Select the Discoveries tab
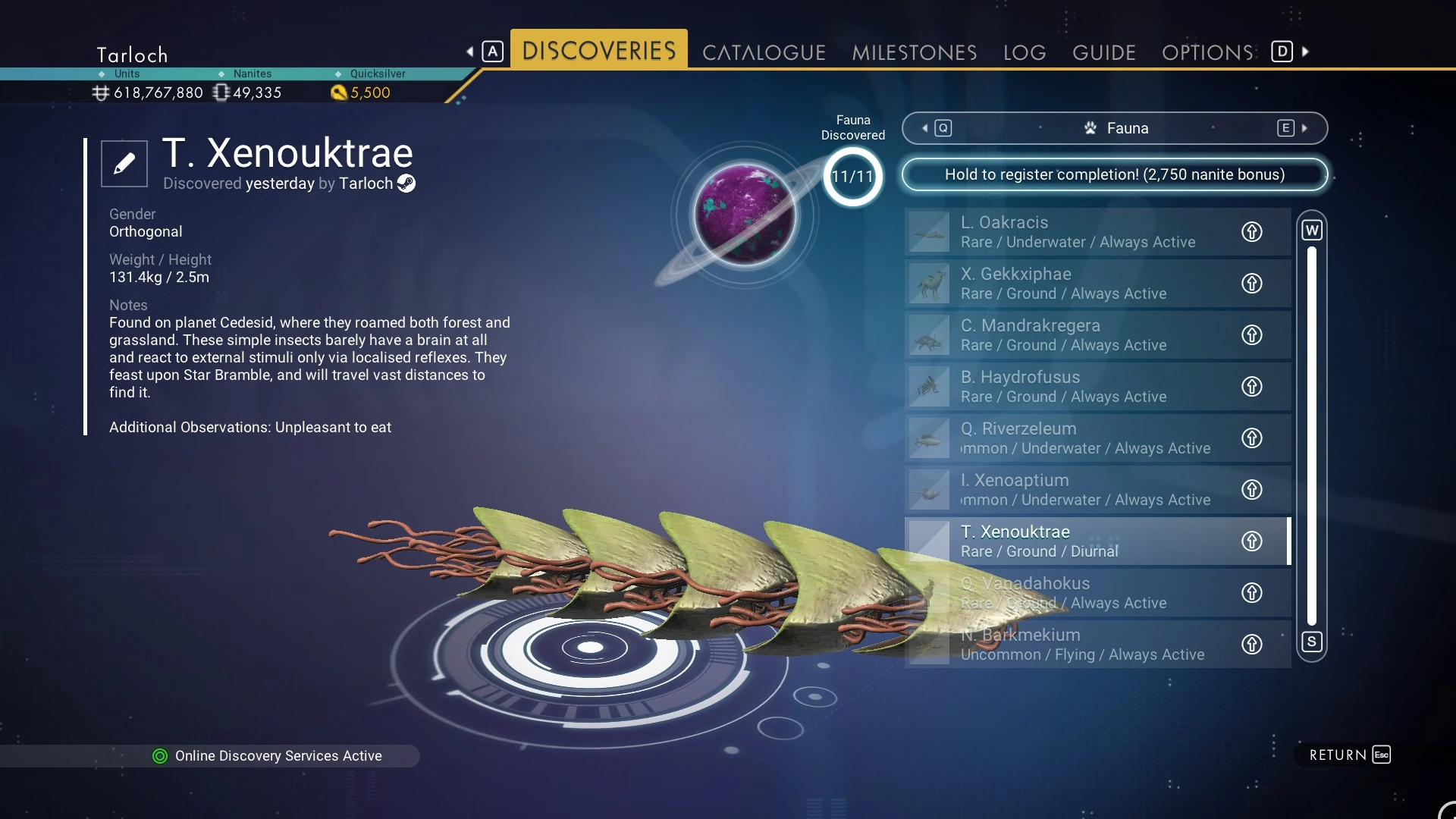This screenshot has height=819, width=1456. pyautogui.click(x=598, y=51)
